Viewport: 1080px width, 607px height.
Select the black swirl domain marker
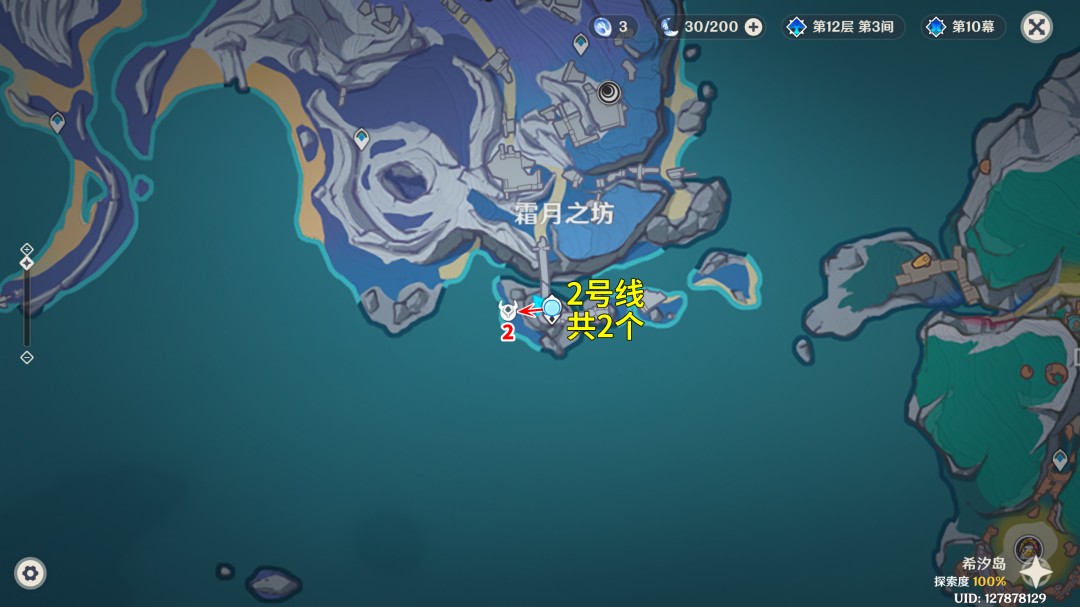609,93
